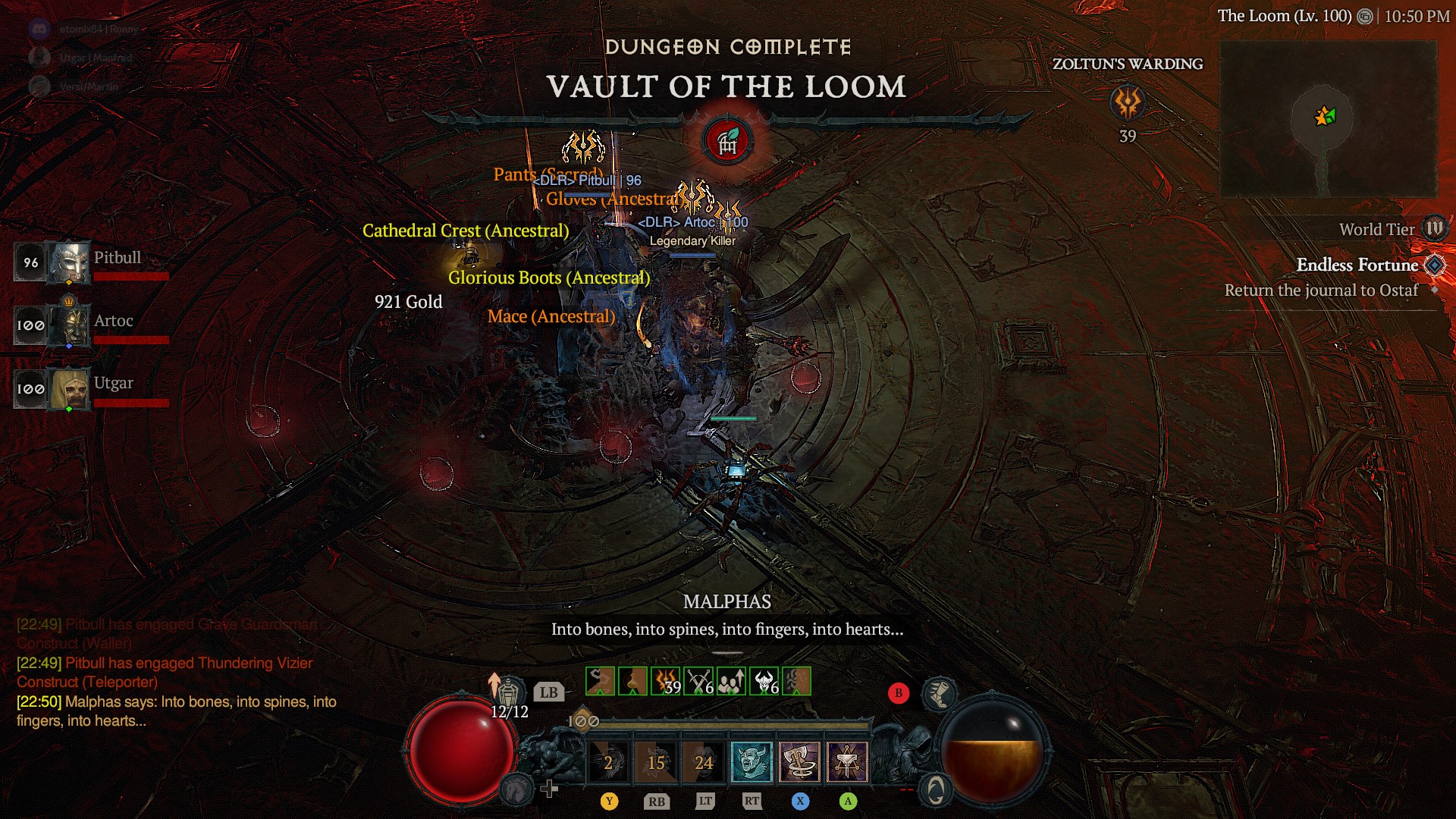Click etomix84 in the Discord overlay
This screenshot has width=1456, height=819.
point(99,30)
